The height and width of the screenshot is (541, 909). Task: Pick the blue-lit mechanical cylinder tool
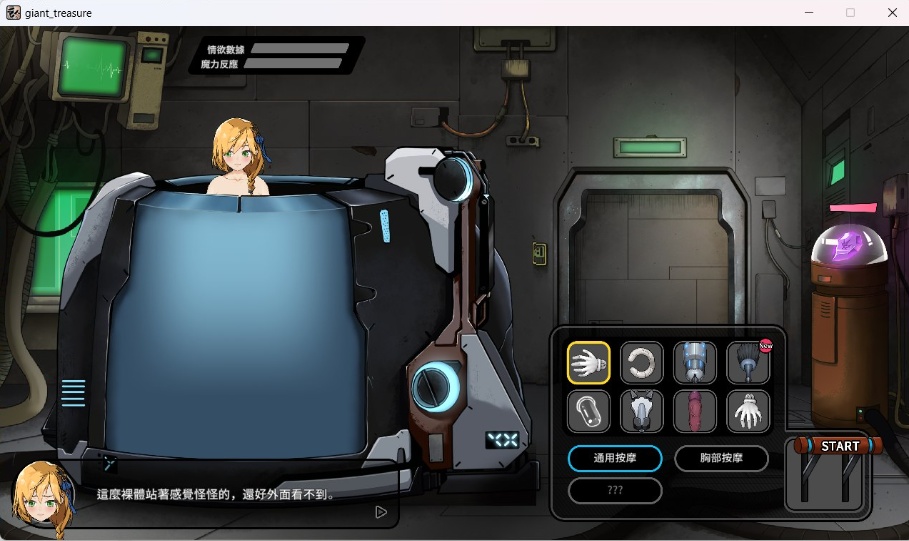click(x=694, y=363)
